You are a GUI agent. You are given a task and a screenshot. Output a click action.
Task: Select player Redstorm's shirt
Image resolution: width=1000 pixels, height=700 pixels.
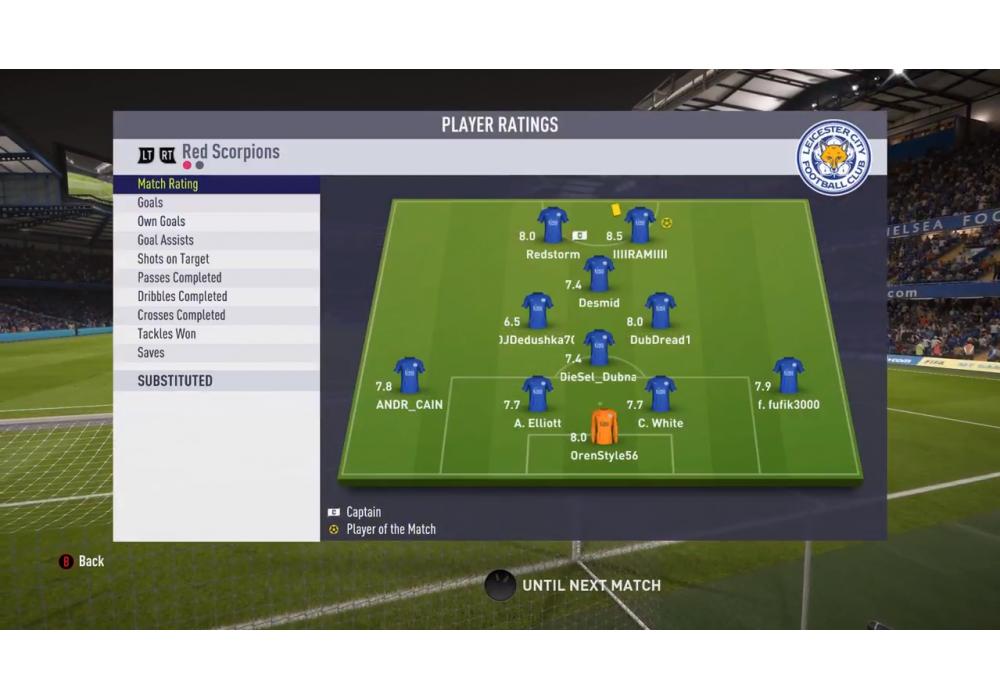click(553, 225)
